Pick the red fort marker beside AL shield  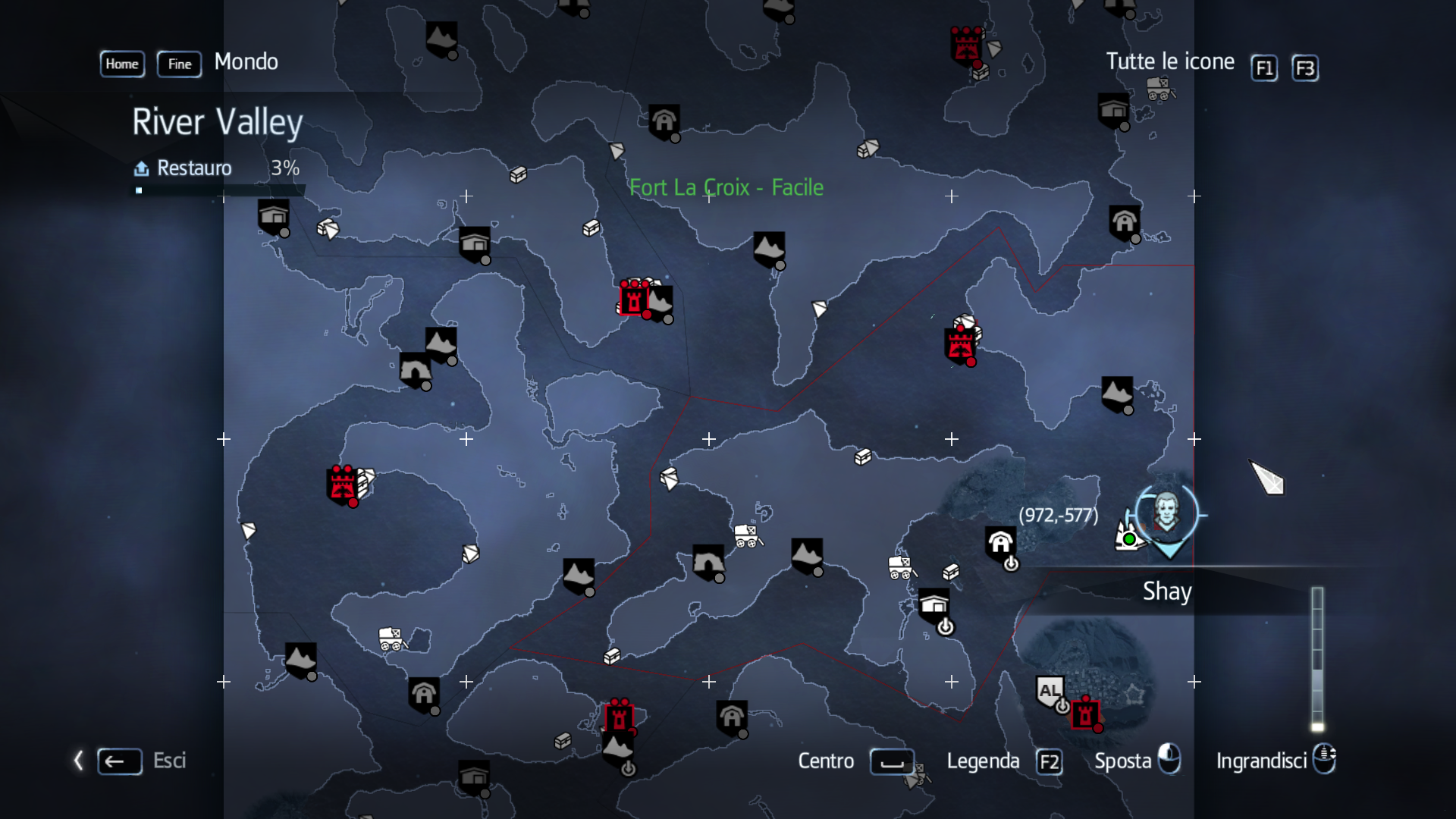[1084, 713]
